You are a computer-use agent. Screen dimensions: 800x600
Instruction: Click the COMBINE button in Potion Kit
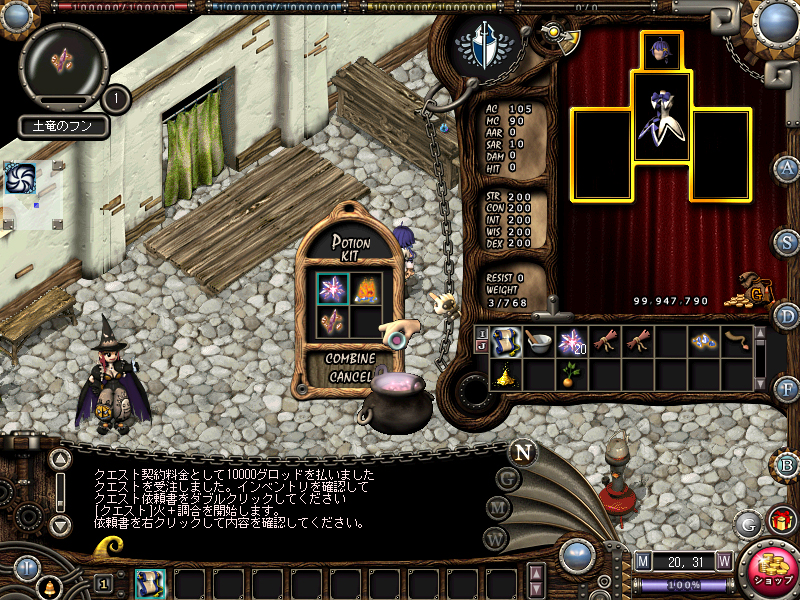[x=350, y=358]
